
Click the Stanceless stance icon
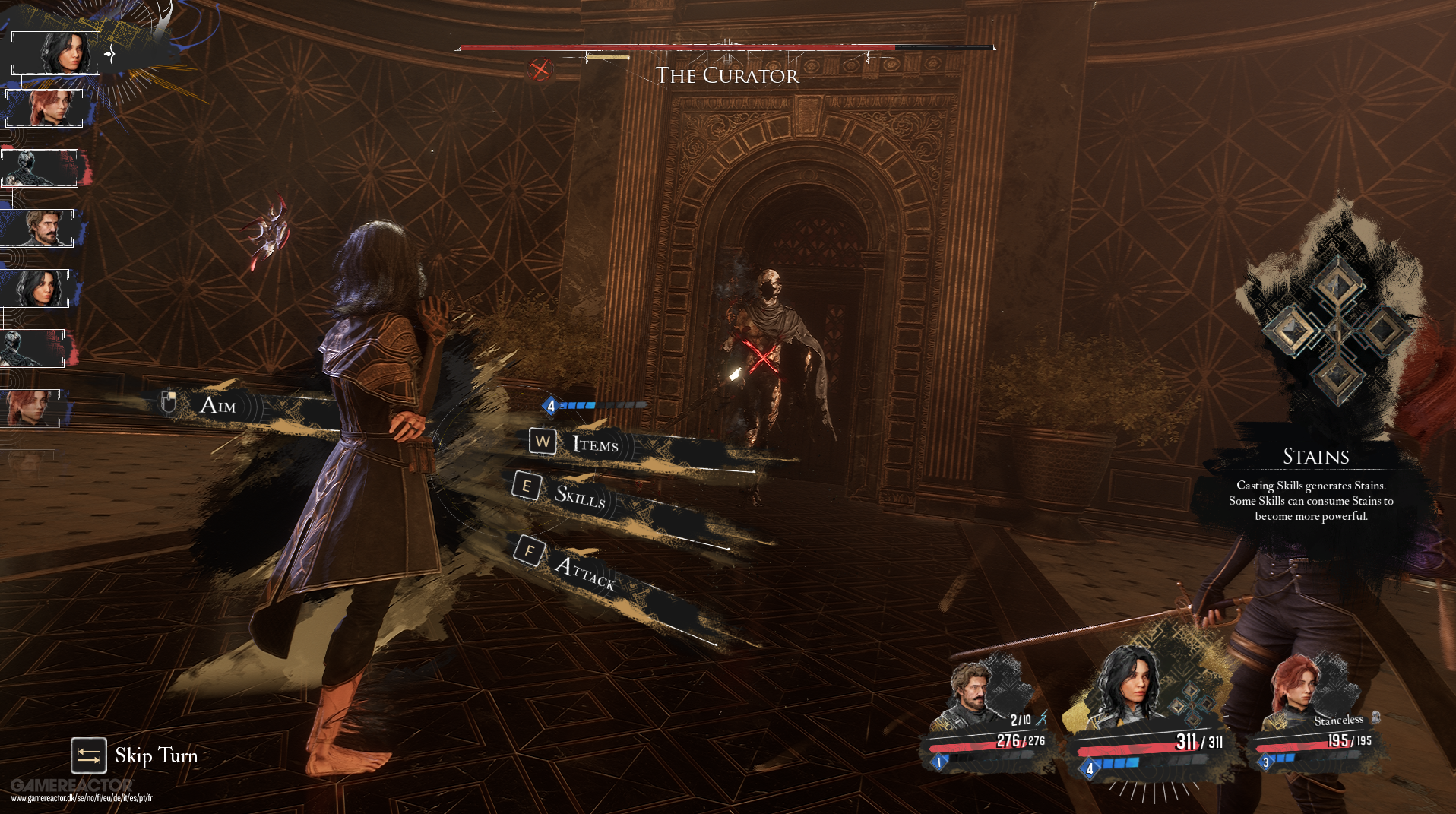coord(1375,717)
